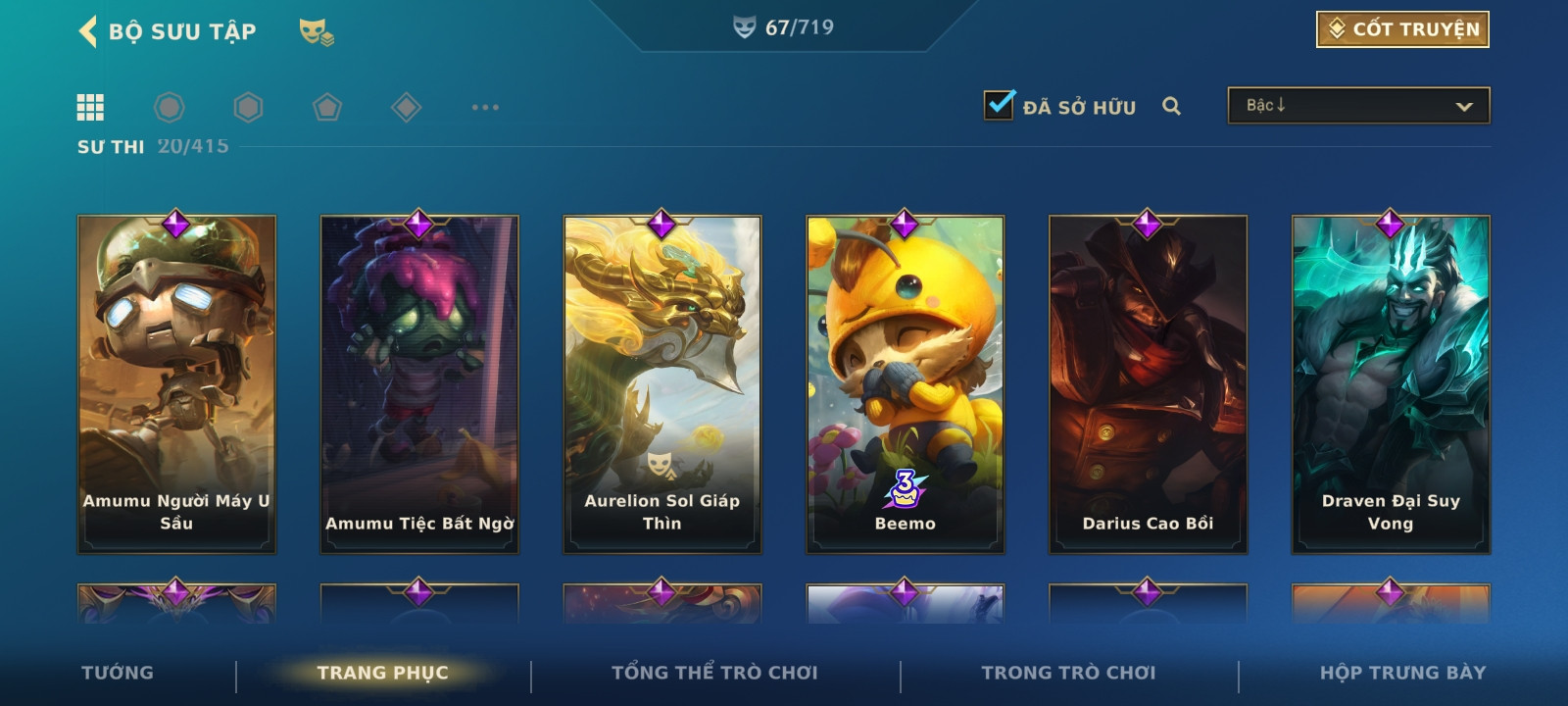View the Darius Cao Bồi skin
Viewport: 1568px width, 706px height.
(x=1149, y=384)
